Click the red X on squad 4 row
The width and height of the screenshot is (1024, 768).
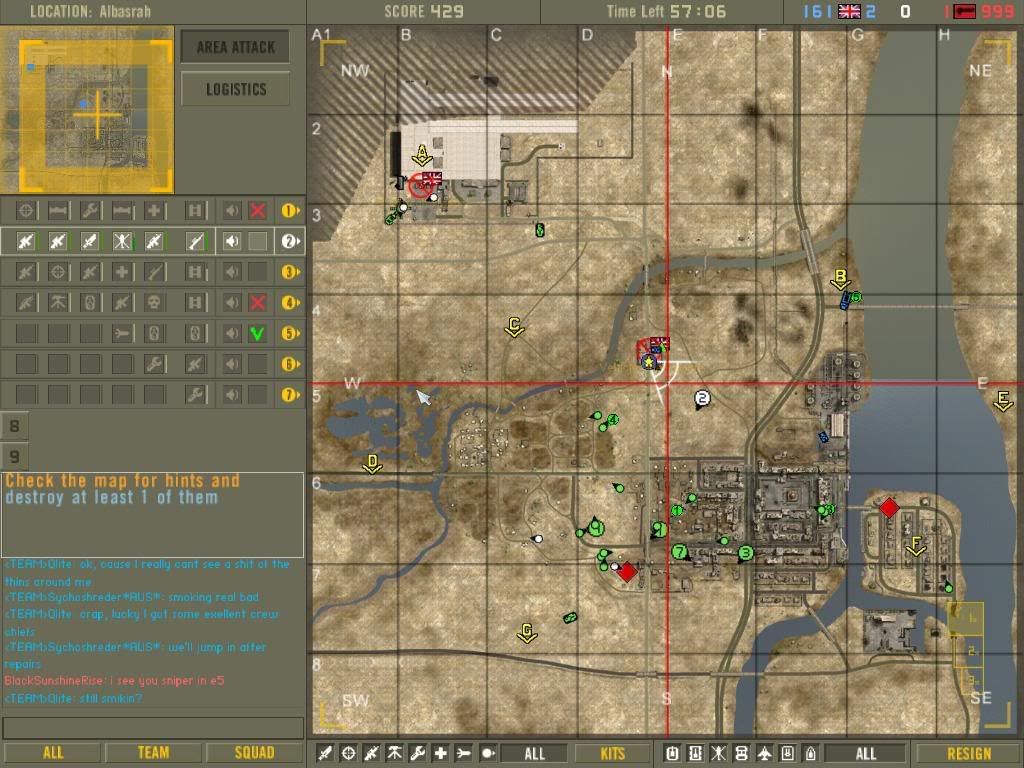(257, 302)
